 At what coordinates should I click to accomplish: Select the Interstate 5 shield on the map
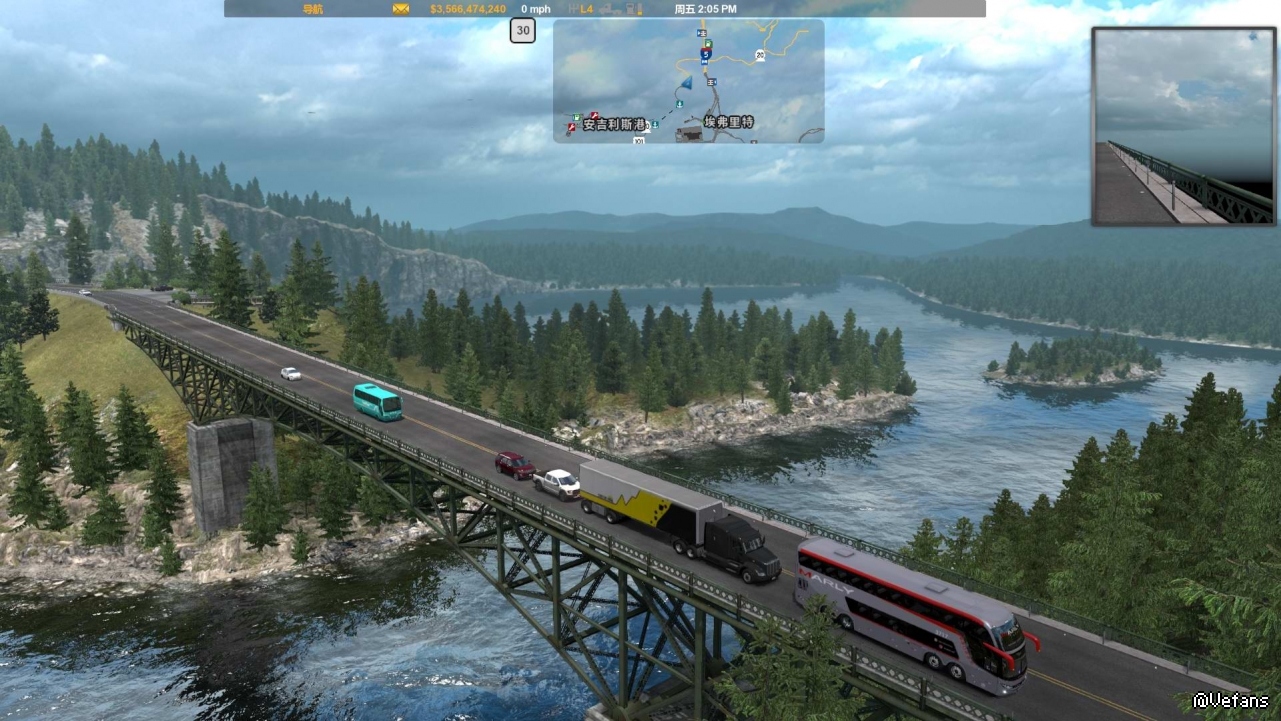[705, 54]
